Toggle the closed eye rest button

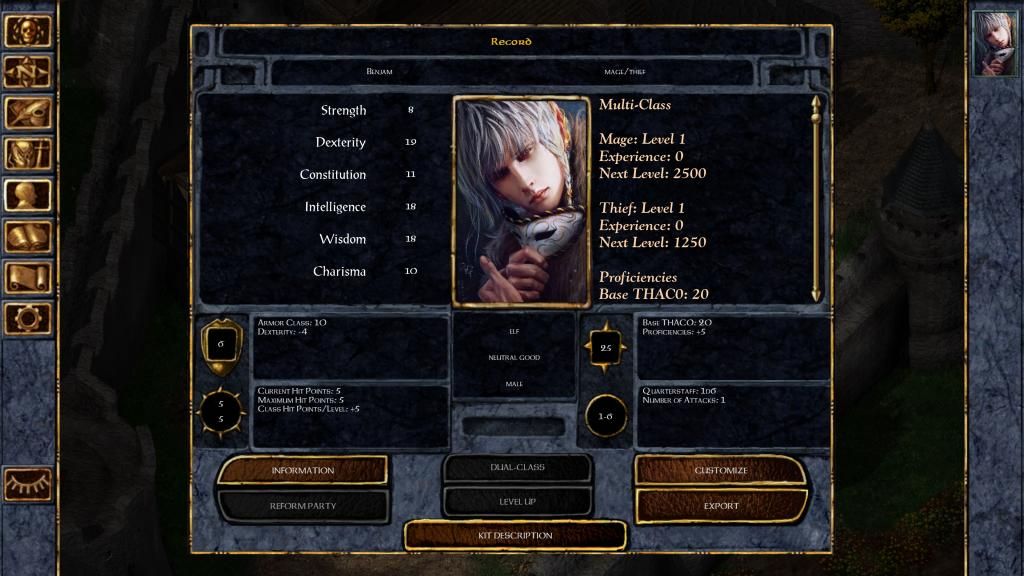point(27,484)
